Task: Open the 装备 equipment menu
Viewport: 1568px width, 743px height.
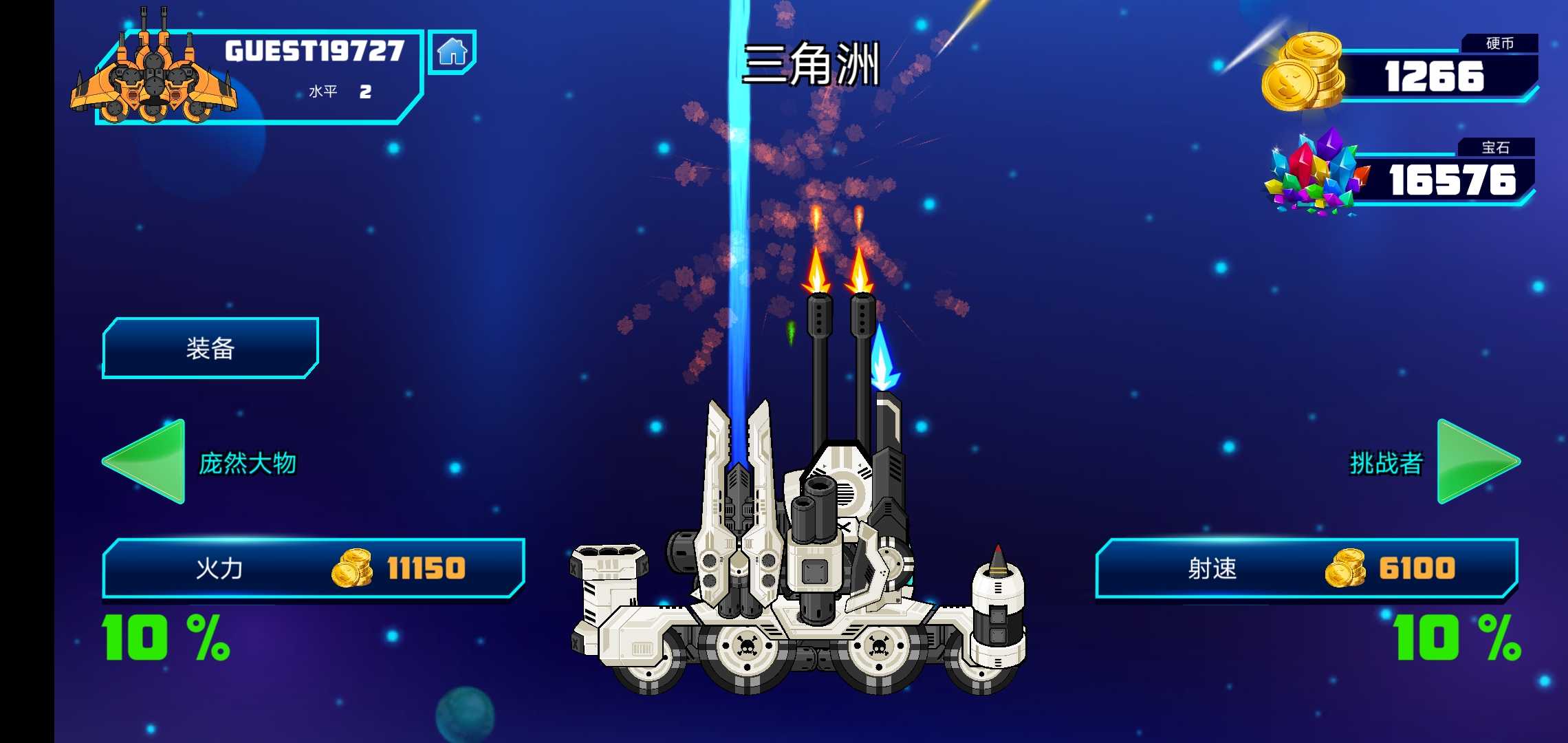Action: click(x=210, y=348)
